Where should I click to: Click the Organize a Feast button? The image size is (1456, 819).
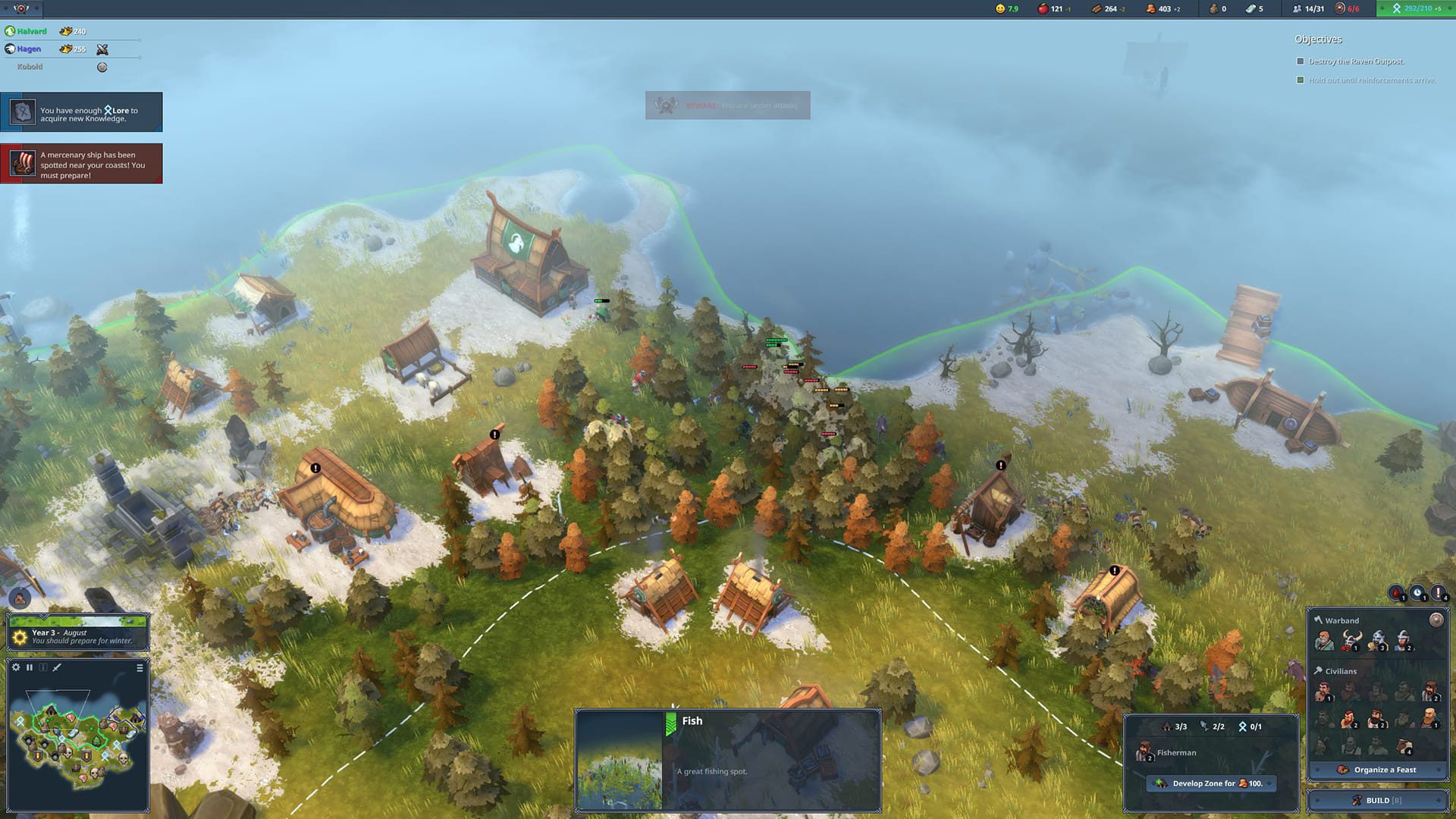1377,770
